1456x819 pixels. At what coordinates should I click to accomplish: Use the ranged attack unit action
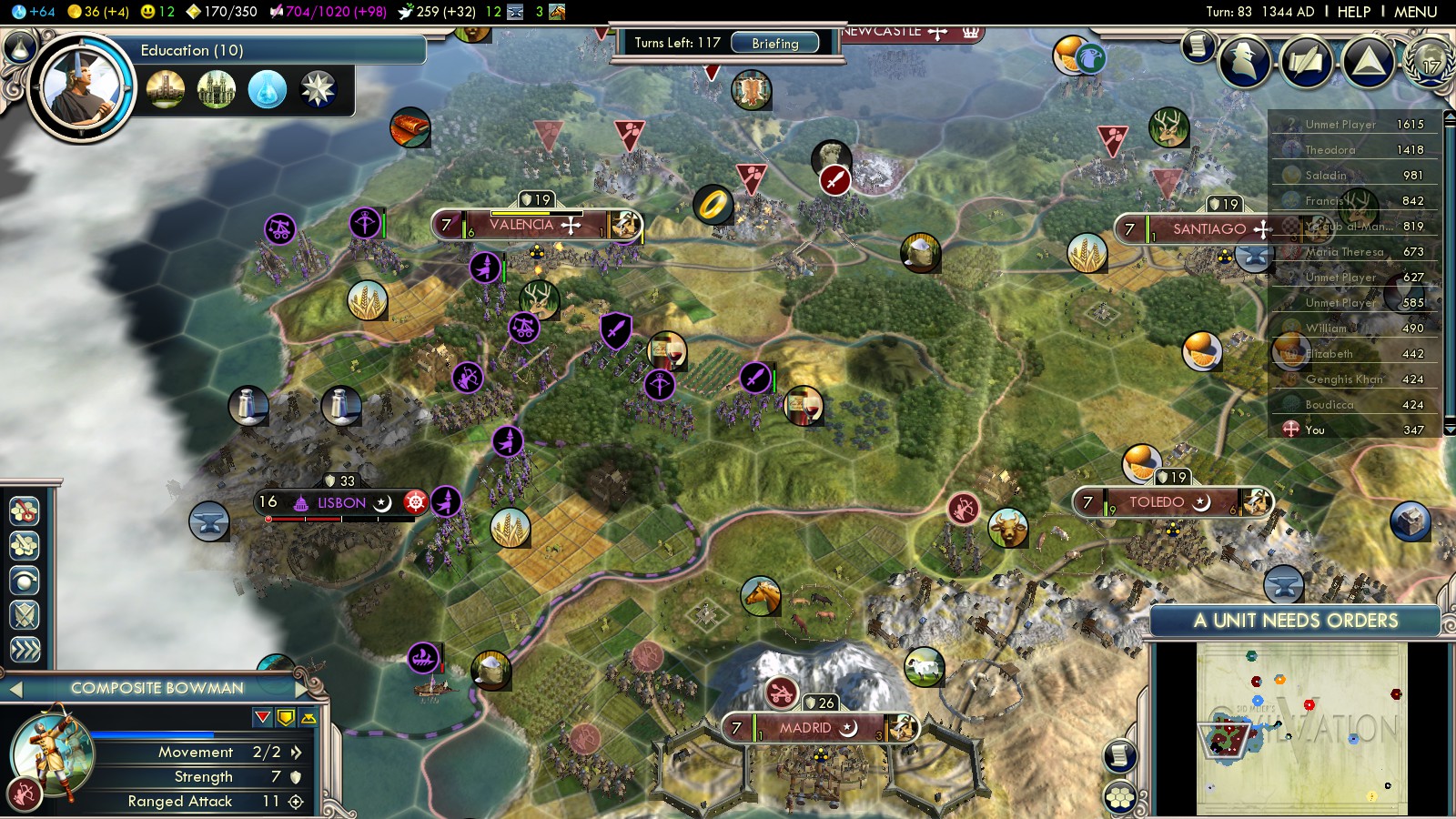(25, 511)
